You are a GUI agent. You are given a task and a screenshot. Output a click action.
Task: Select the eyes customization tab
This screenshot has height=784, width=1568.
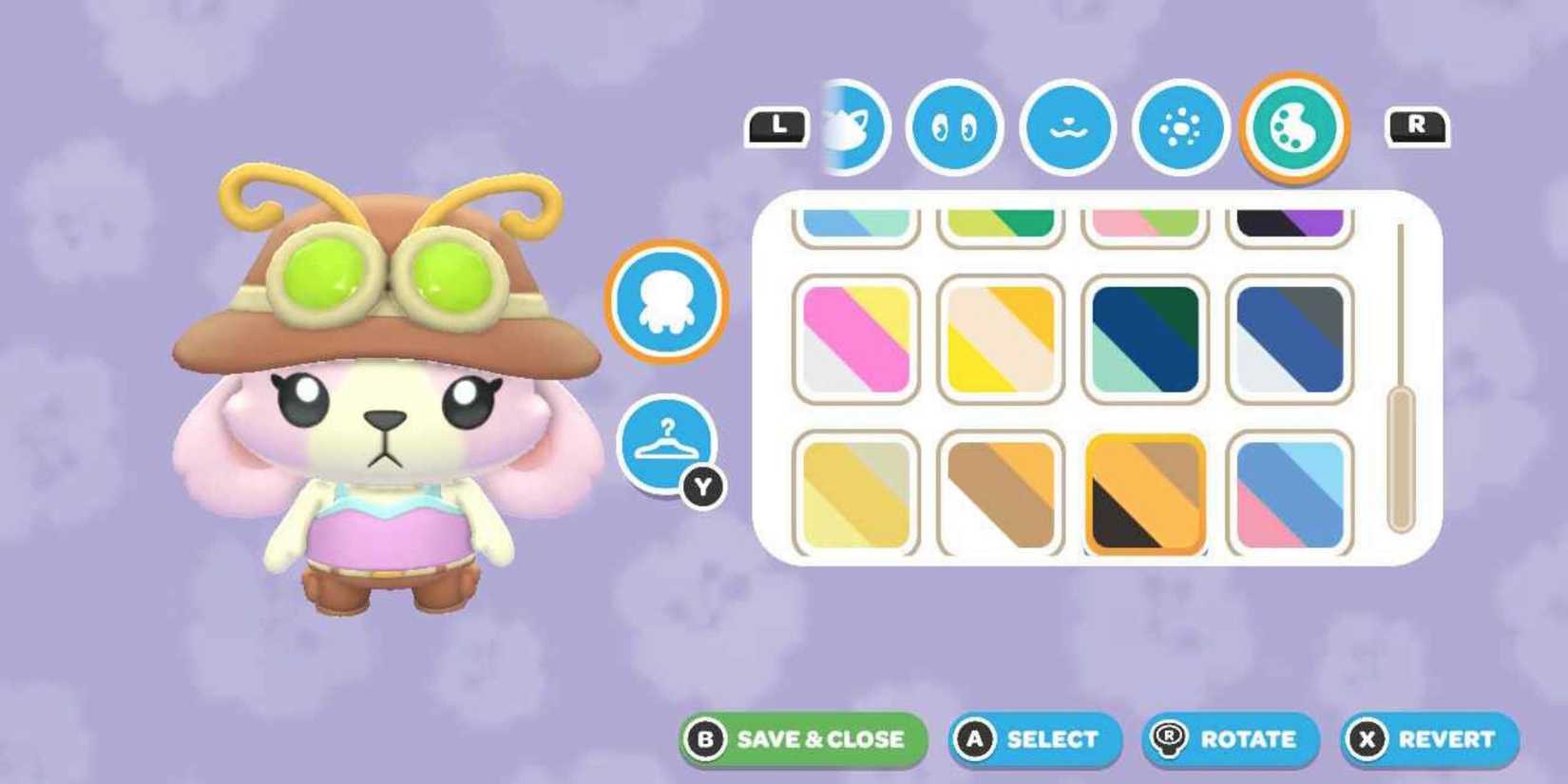click(953, 128)
